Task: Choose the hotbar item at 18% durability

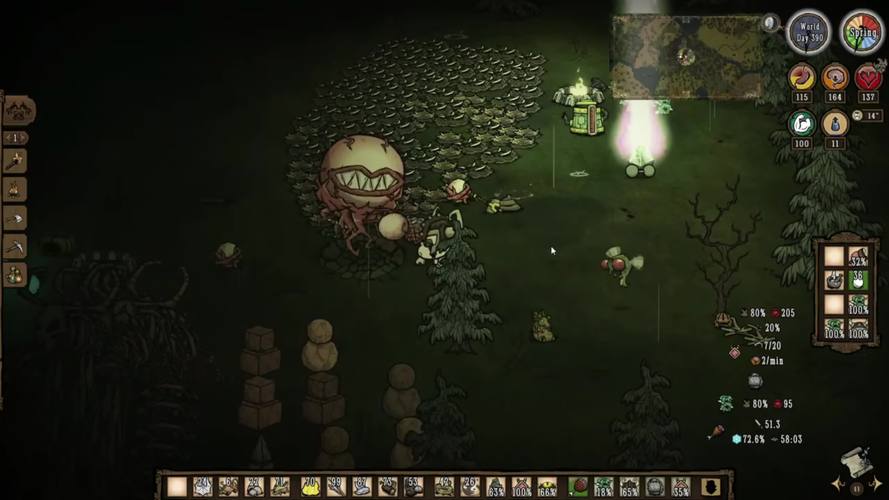Action: (603, 486)
